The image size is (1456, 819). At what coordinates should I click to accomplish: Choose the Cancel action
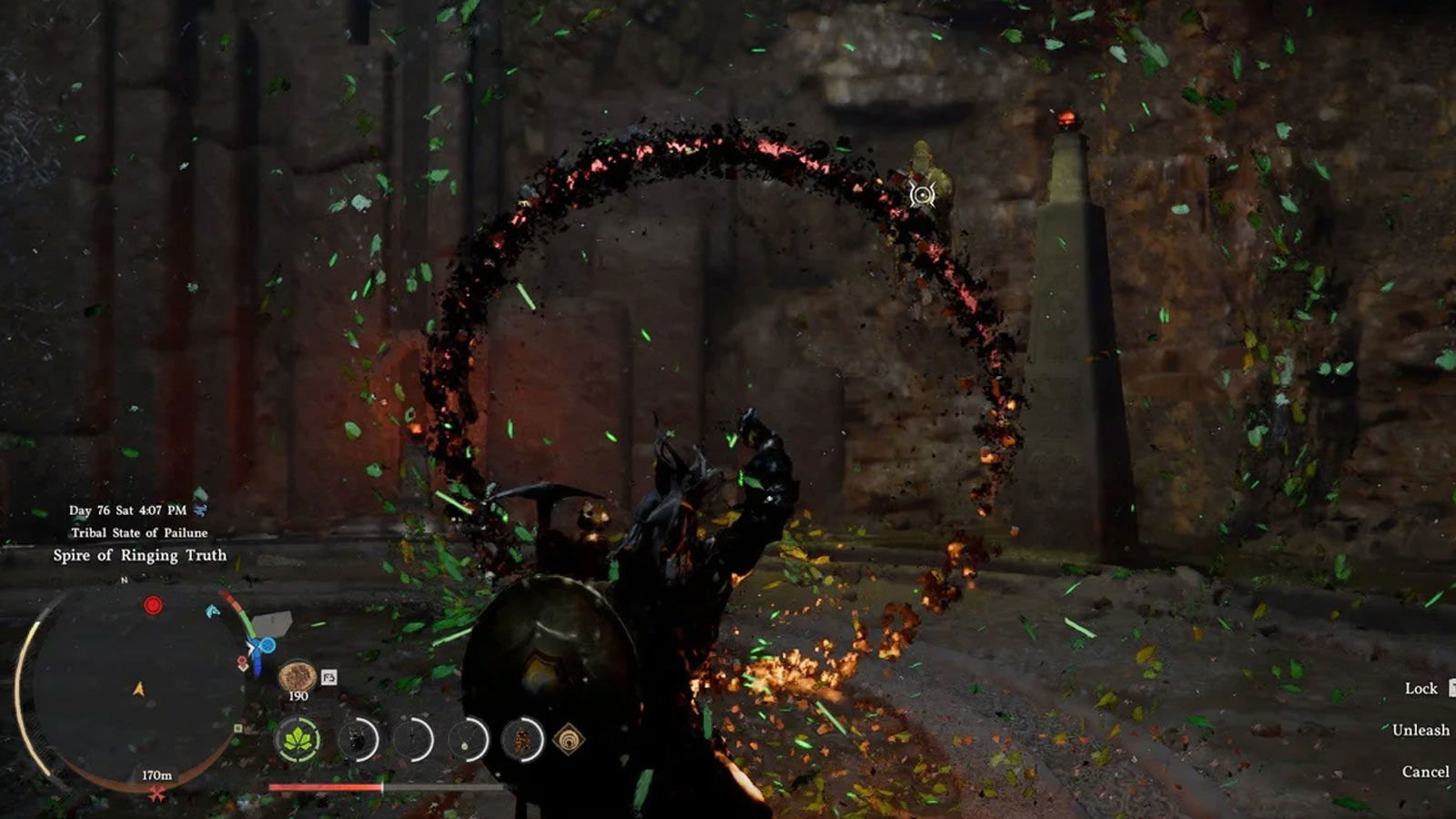click(1425, 772)
